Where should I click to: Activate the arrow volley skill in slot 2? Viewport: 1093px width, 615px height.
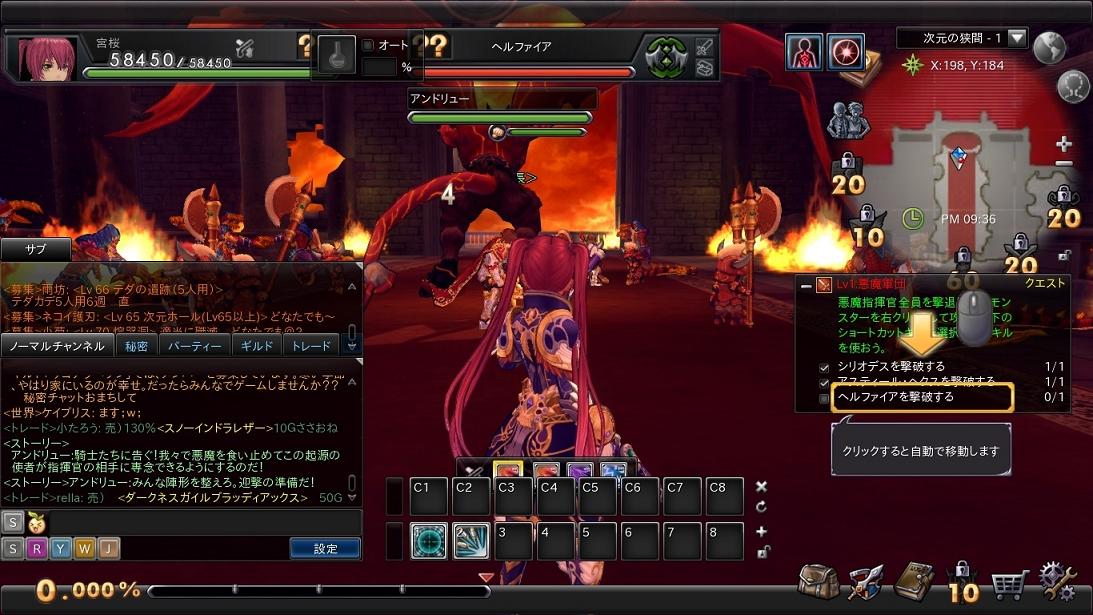[471, 541]
